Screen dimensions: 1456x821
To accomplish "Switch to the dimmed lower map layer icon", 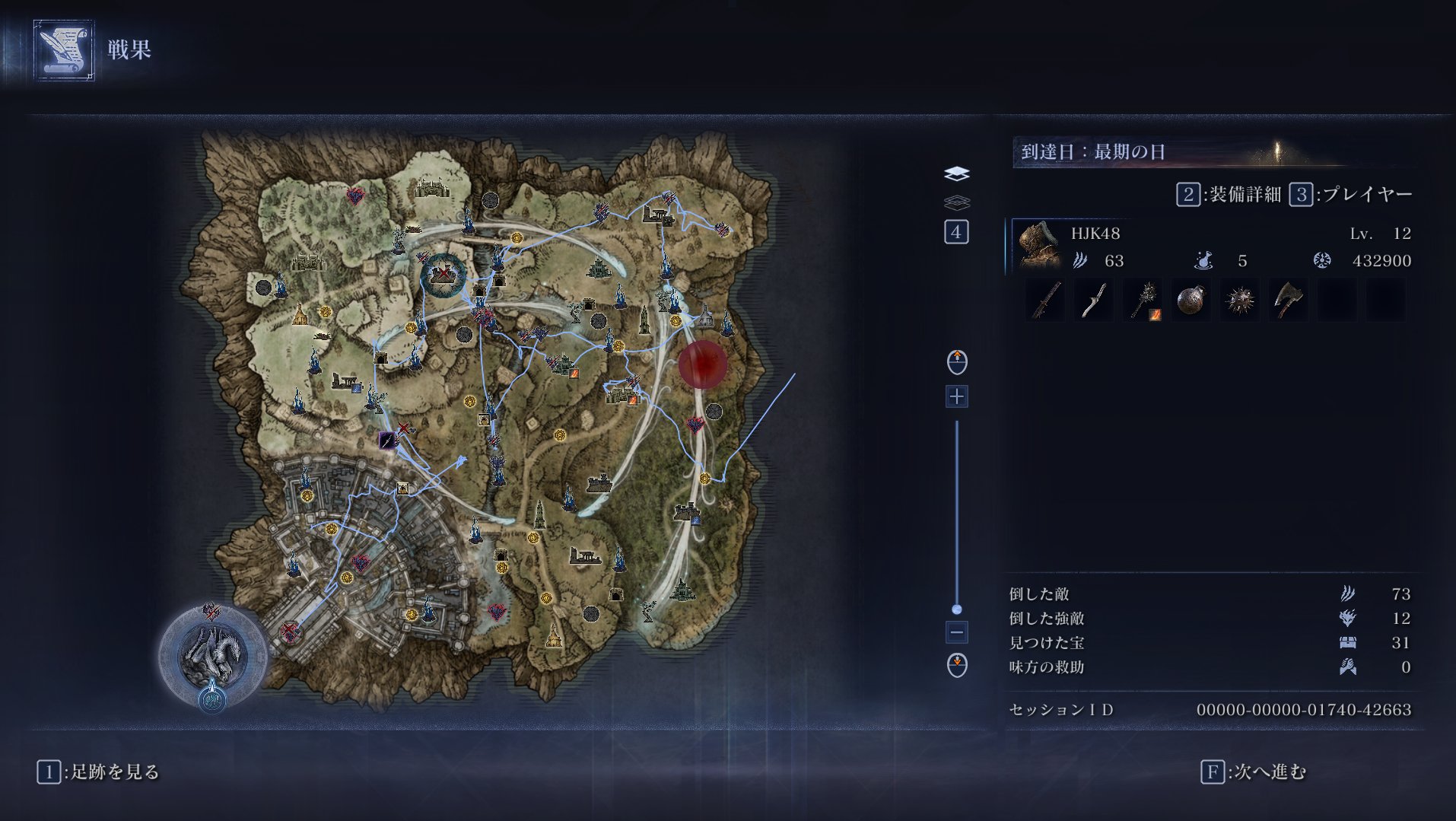I will pos(956,202).
